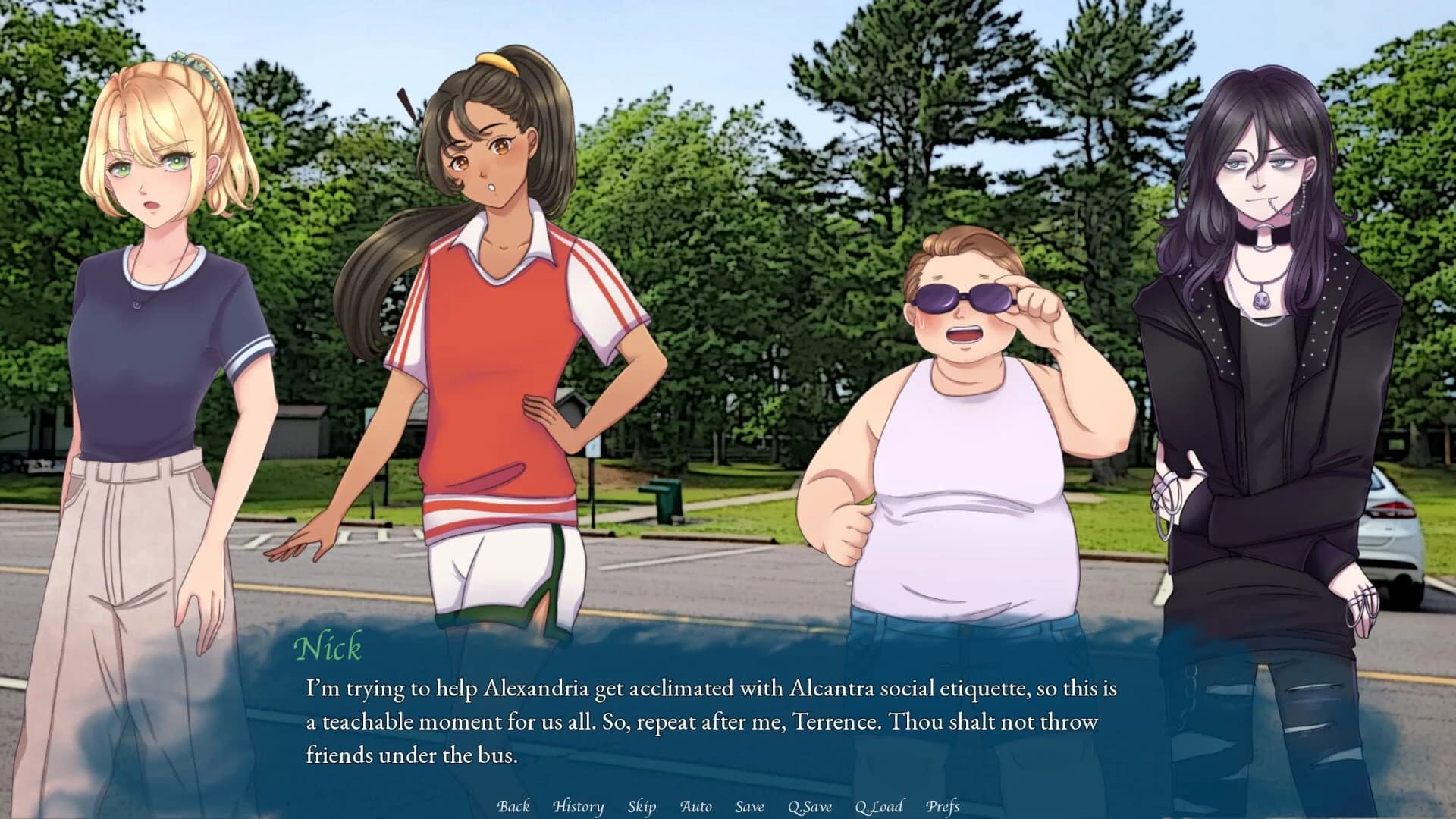The width and height of the screenshot is (1456, 819).
Task: Open the dialogue "History" log
Action: [578, 807]
